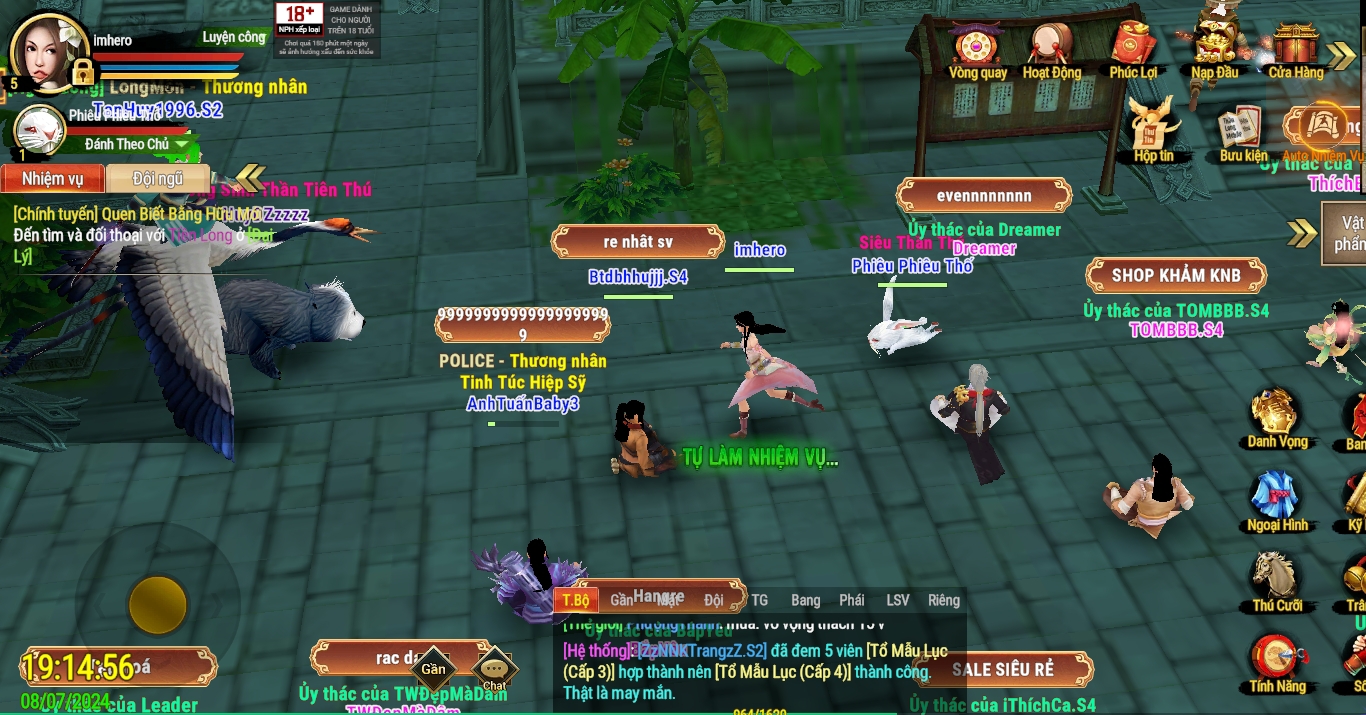
Task: Switch to the Đội ngũ team tab
Action: pyautogui.click(x=158, y=179)
